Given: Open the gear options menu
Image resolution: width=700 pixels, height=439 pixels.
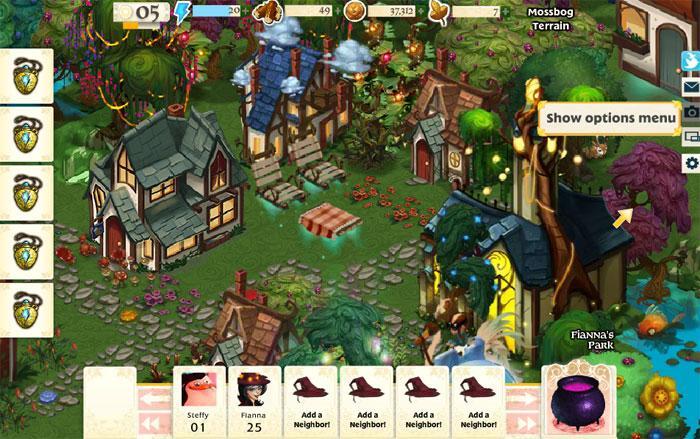Looking at the screenshot, I should click(x=690, y=162).
